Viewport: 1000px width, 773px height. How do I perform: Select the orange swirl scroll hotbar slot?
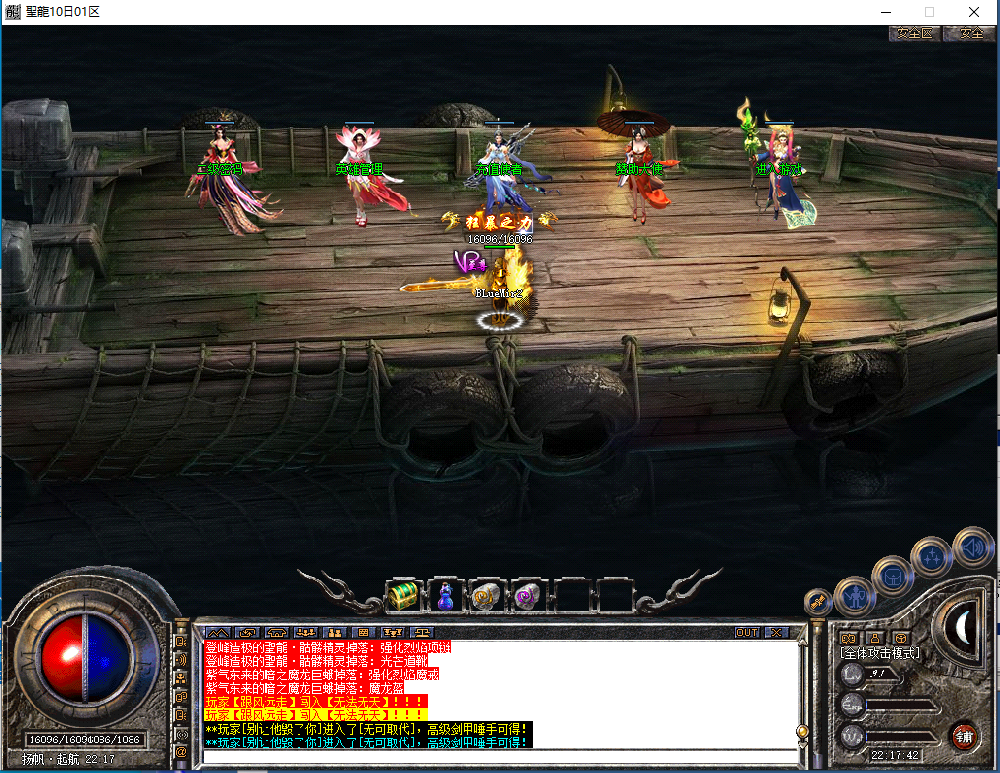pyautogui.click(x=487, y=596)
